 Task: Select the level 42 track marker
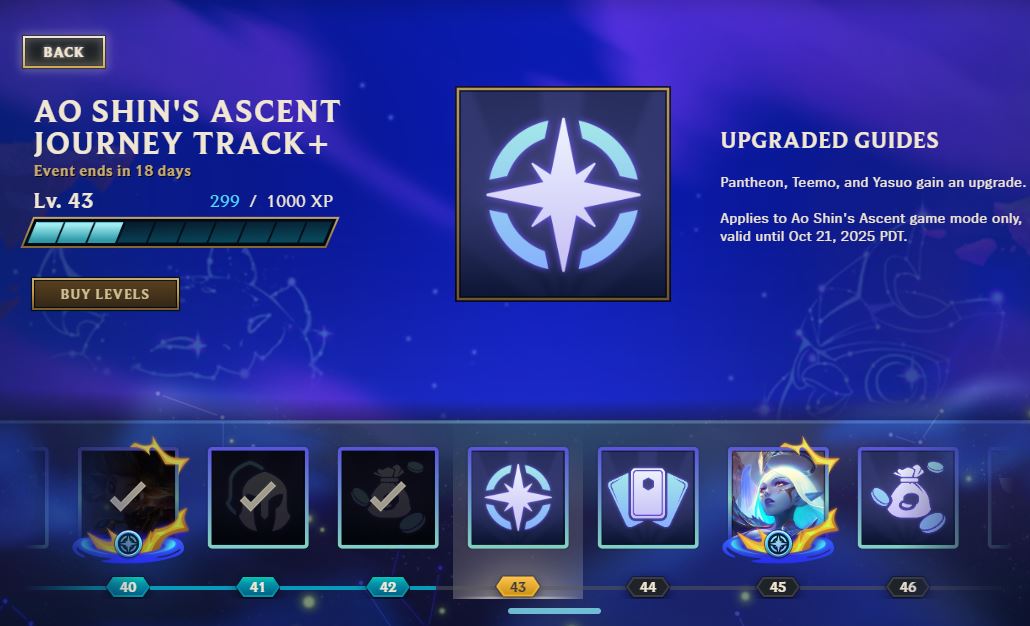[388, 587]
